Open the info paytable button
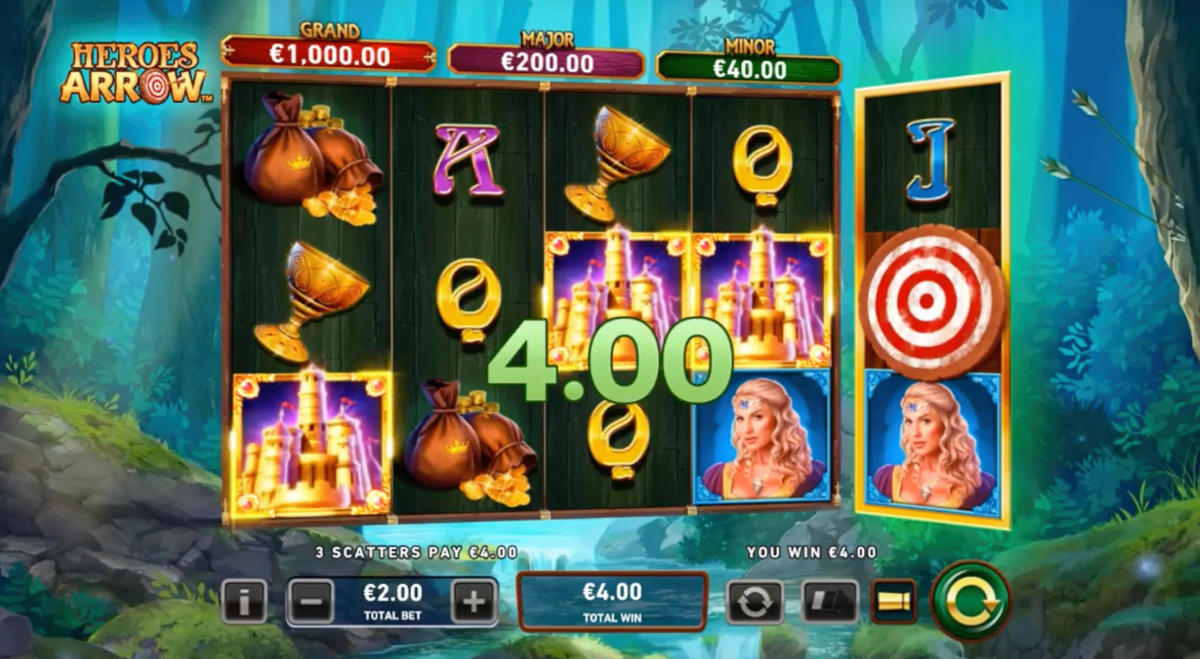The width and height of the screenshot is (1200, 659). click(244, 601)
